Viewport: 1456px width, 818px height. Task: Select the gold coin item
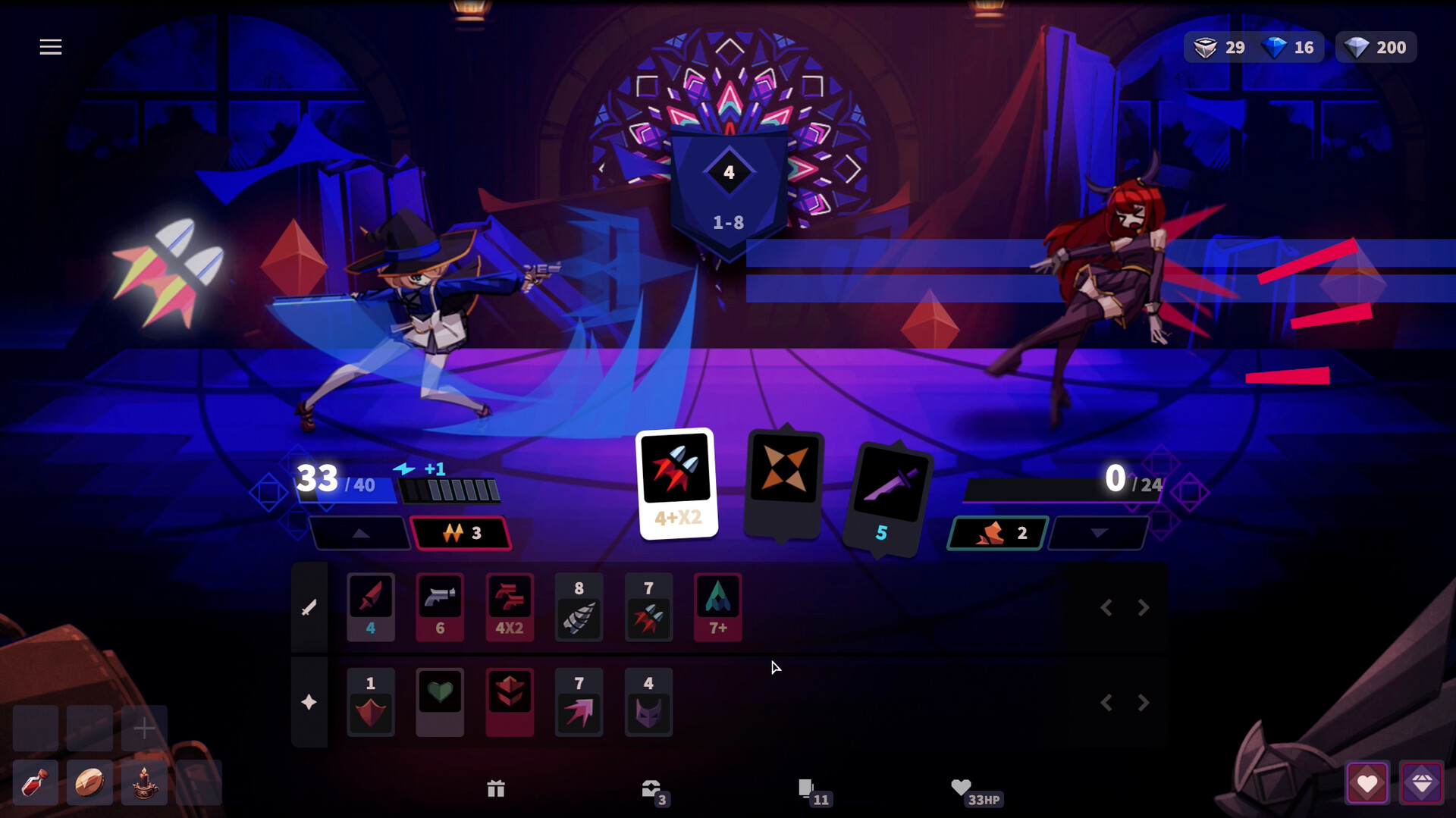click(x=88, y=782)
